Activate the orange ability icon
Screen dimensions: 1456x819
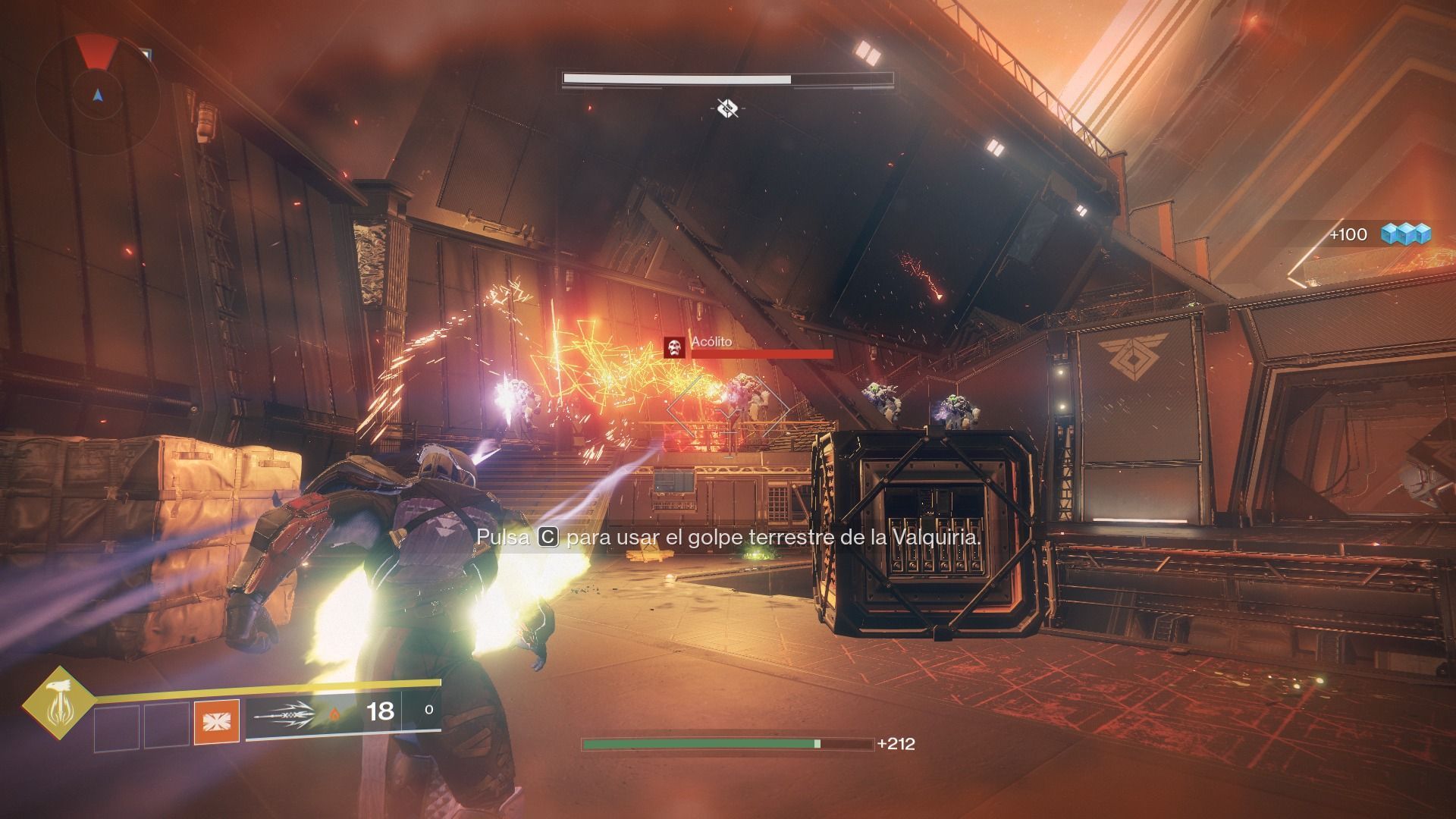coord(217,720)
